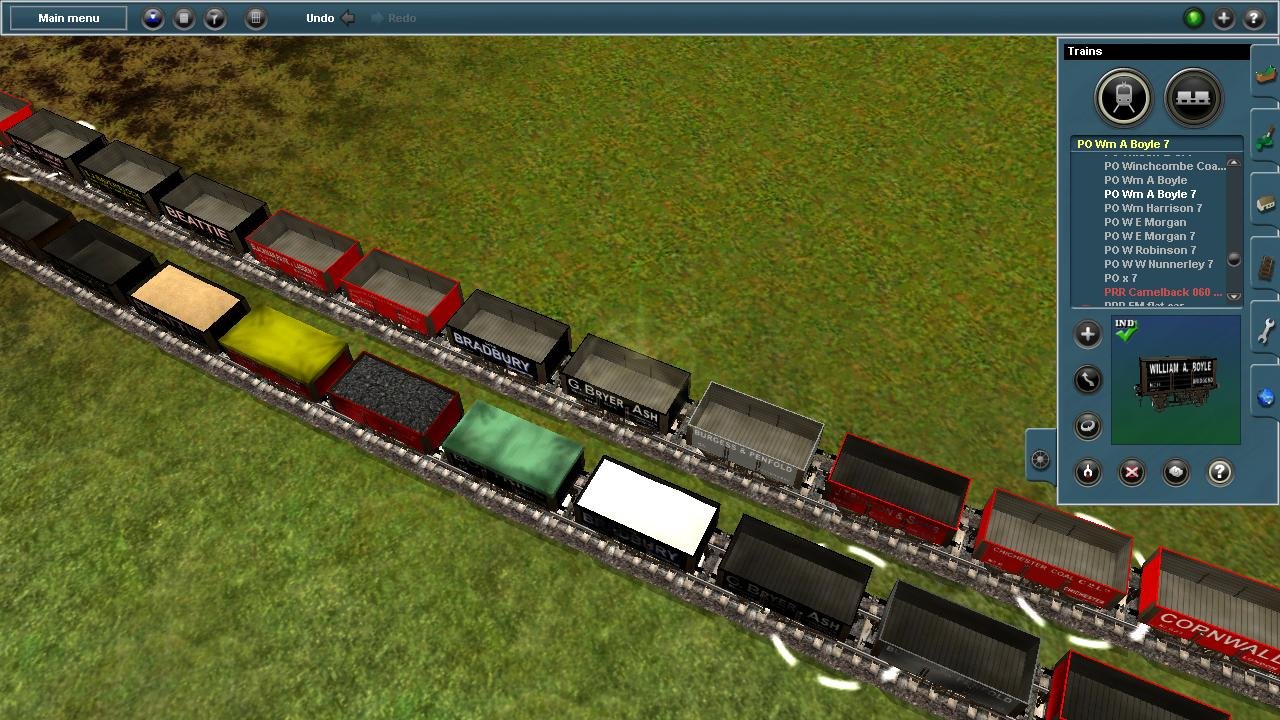Pick PRR Camelback 060 from the list
This screenshot has height=720, width=1280.
pyautogui.click(x=1162, y=292)
